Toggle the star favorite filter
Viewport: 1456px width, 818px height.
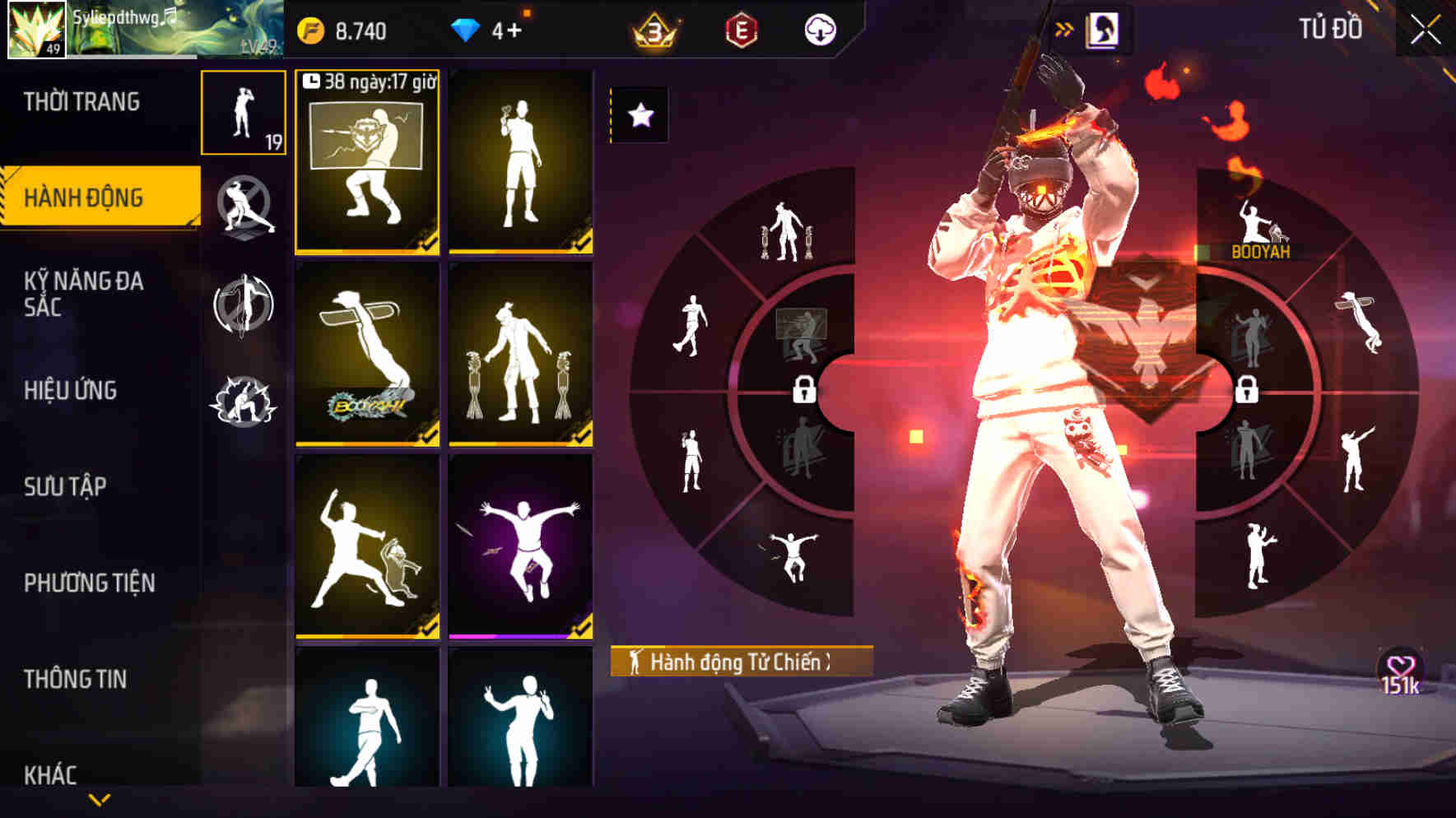click(640, 116)
